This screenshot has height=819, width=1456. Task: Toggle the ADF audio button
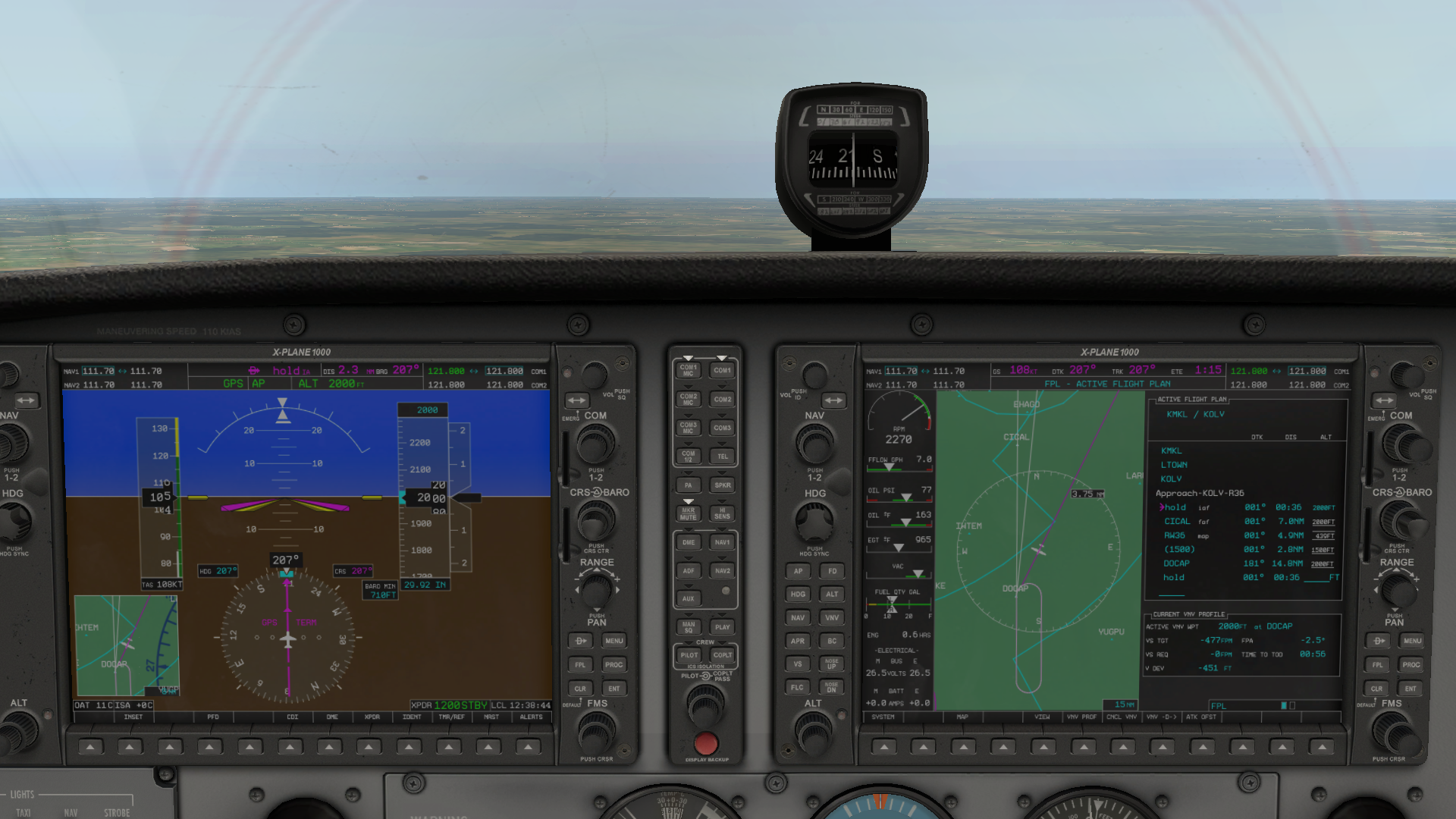688,571
